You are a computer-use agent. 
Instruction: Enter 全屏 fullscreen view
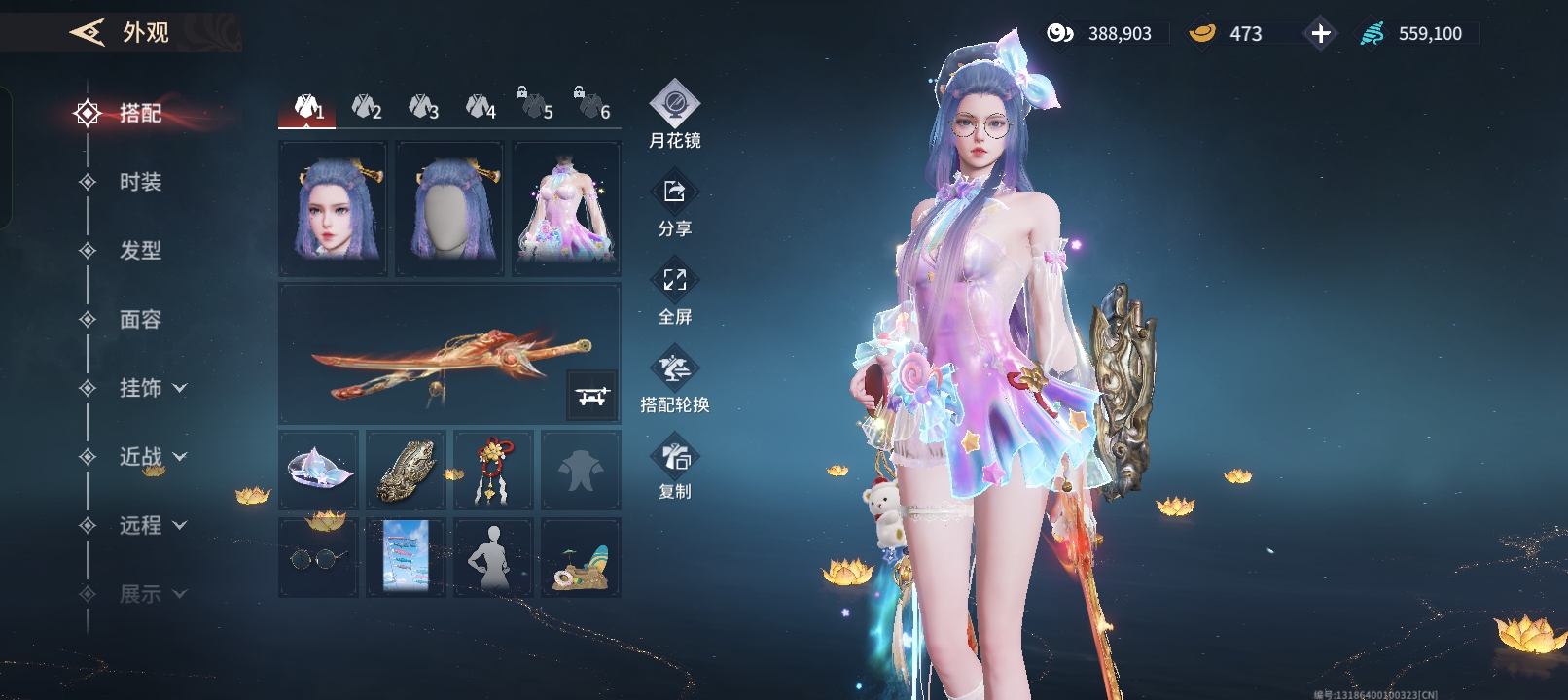click(674, 293)
